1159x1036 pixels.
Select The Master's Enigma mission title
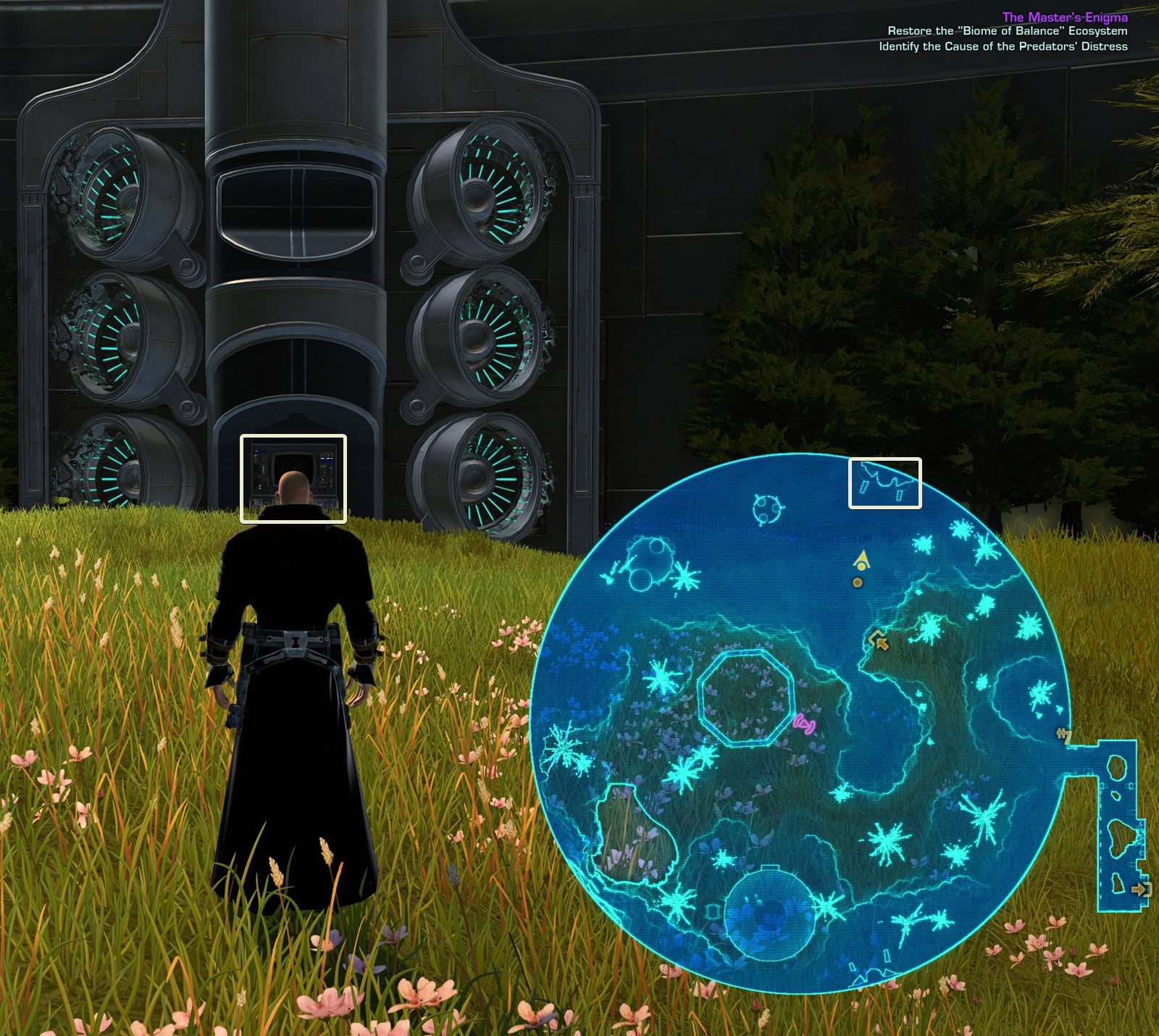(1064, 17)
